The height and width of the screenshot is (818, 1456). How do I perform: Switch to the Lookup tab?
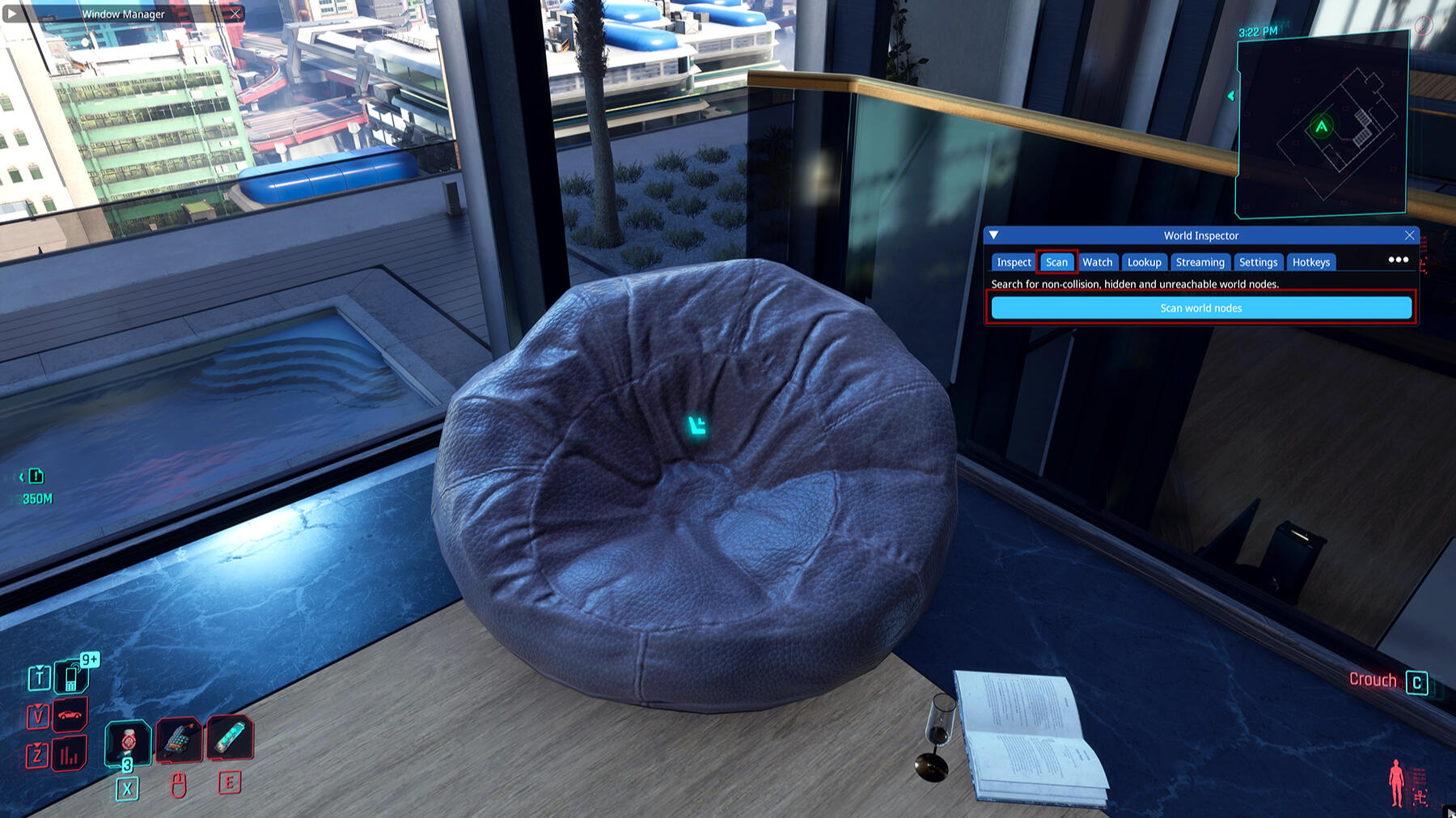(1144, 262)
